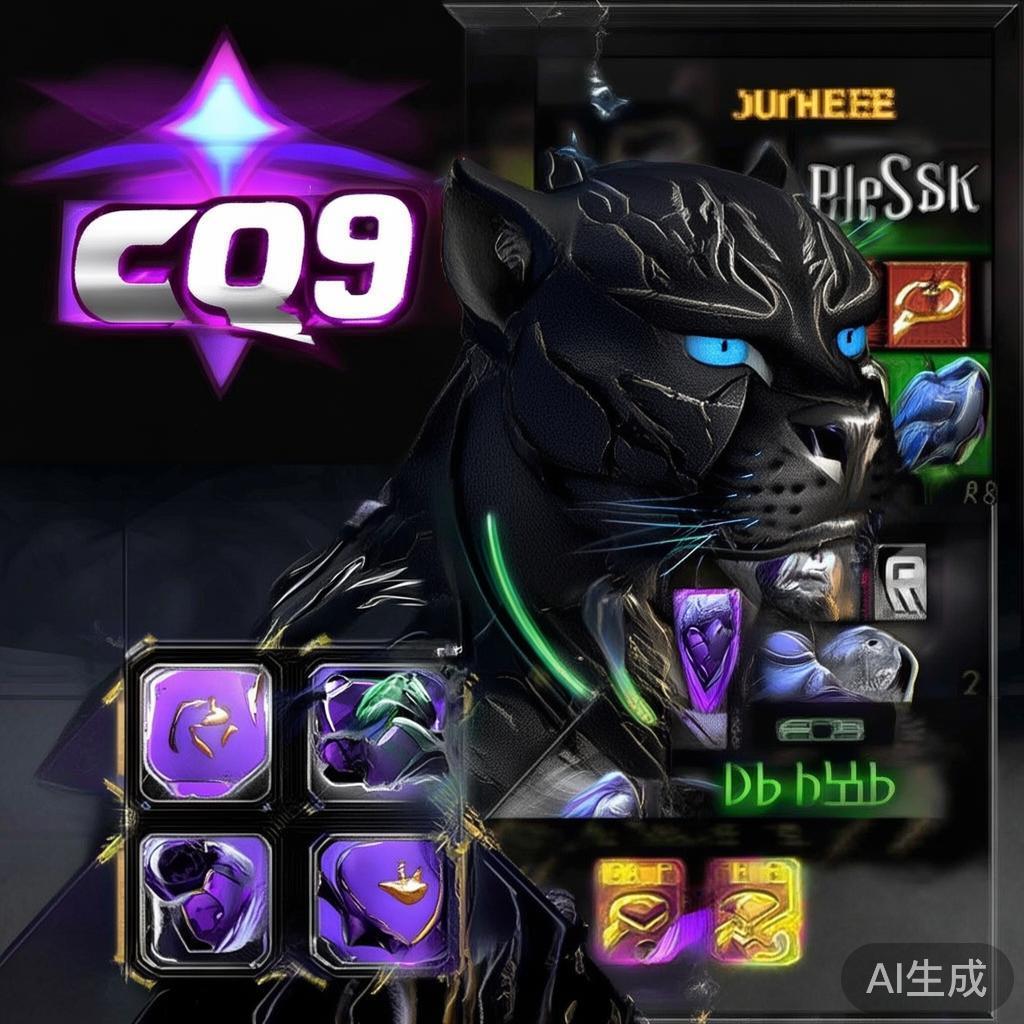Select the green tile with blue claw
The width and height of the screenshot is (1024, 1024).
tap(937, 412)
